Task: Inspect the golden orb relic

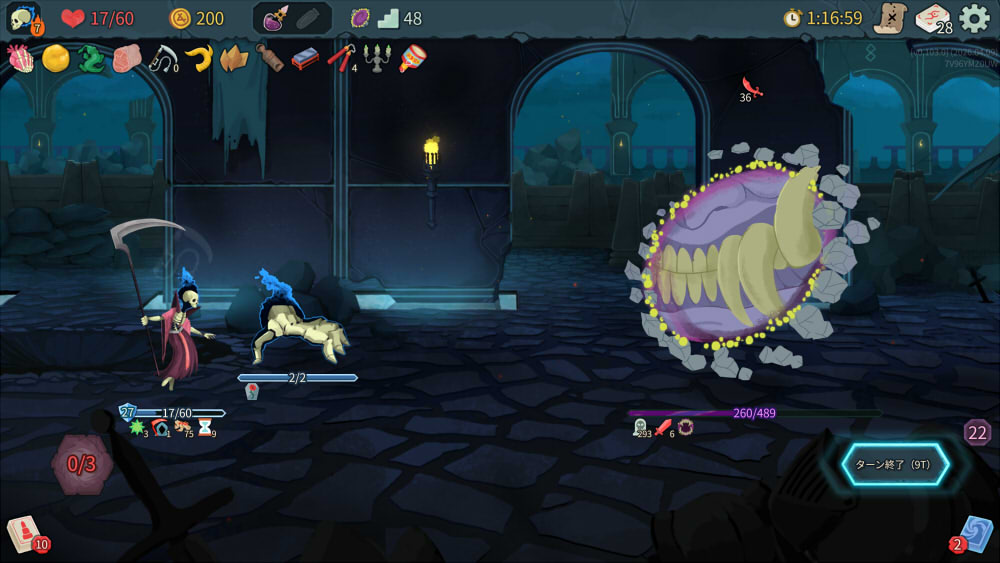Action: [55, 58]
